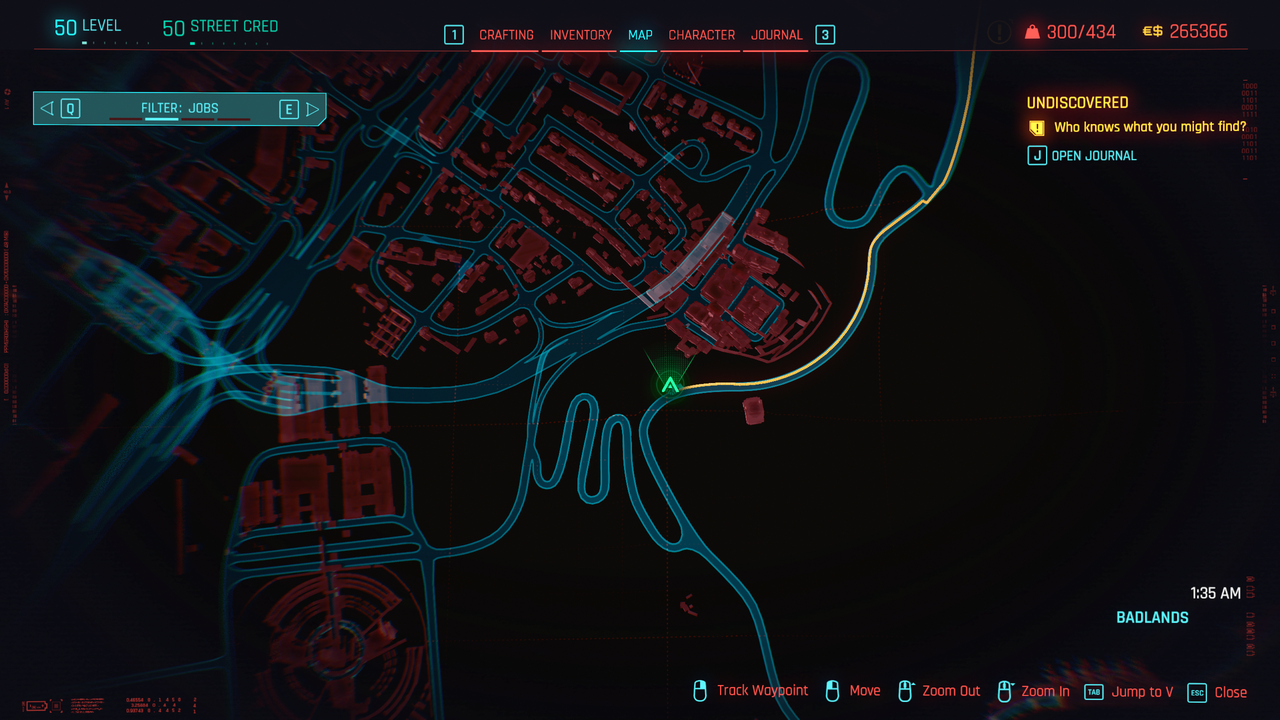Select the Map tab
The width and height of the screenshot is (1280, 720).
[x=640, y=35]
